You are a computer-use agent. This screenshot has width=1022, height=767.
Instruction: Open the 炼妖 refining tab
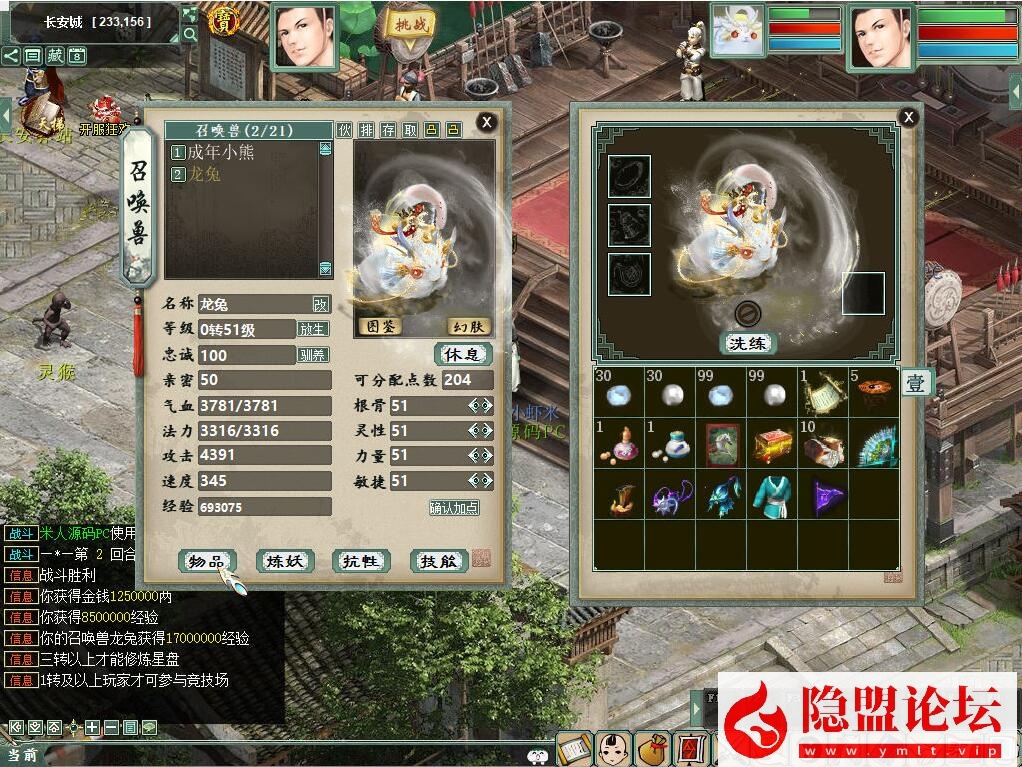click(285, 561)
